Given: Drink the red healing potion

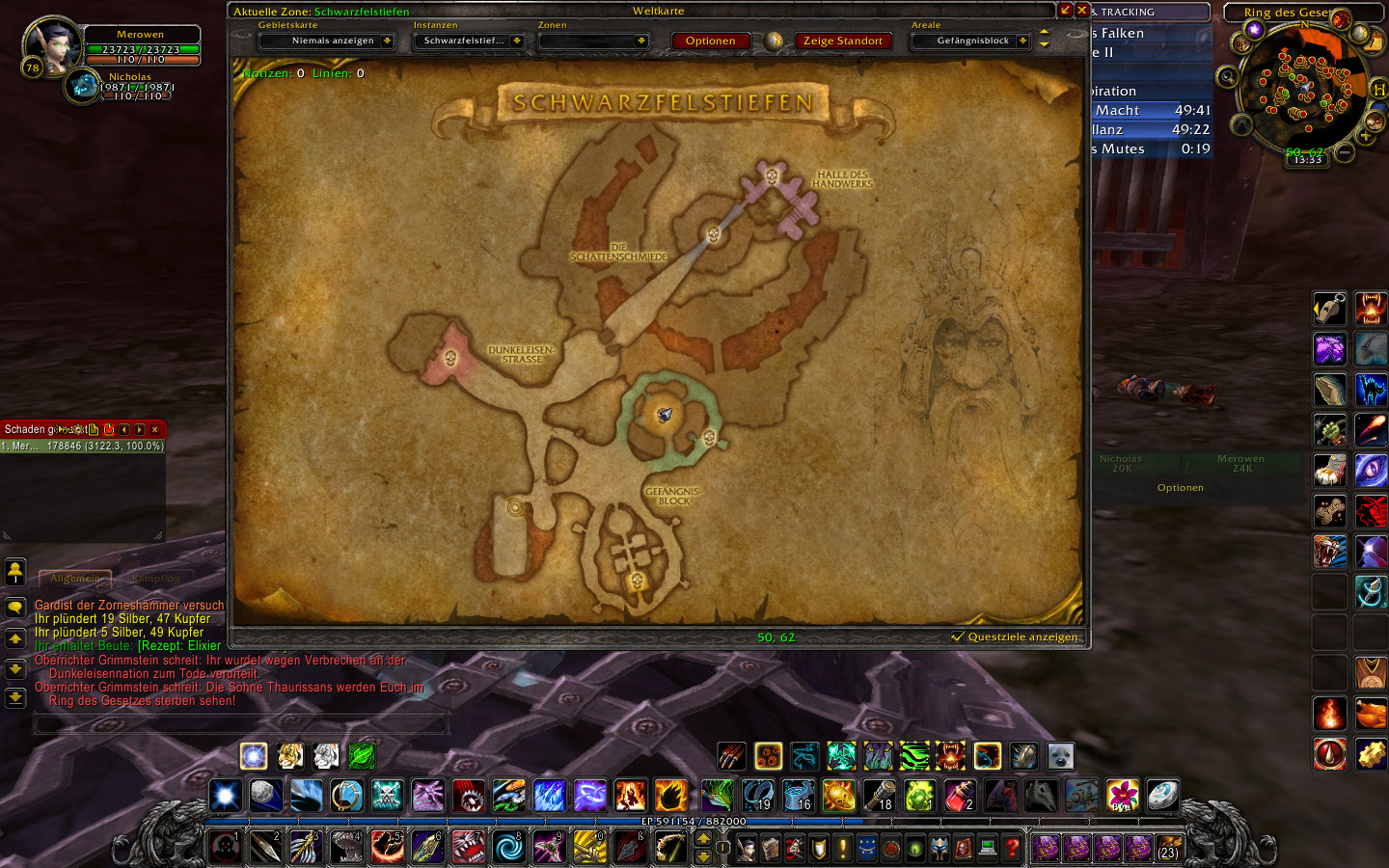Looking at the screenshot, I should [959, 796].
